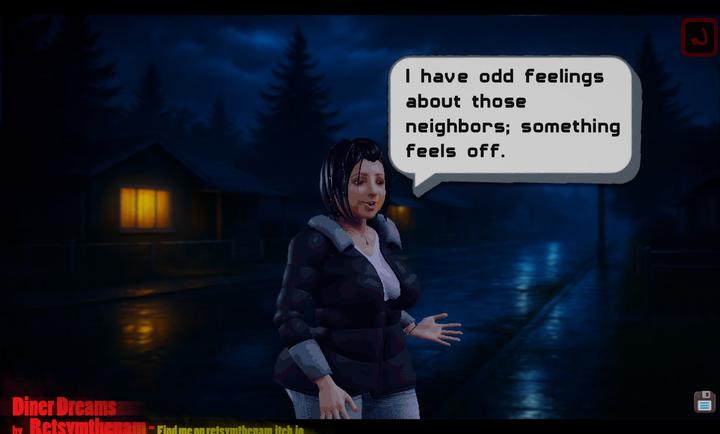Save the game with the floppy disk icon
720x434 pixels.
(x=704, y=402)
